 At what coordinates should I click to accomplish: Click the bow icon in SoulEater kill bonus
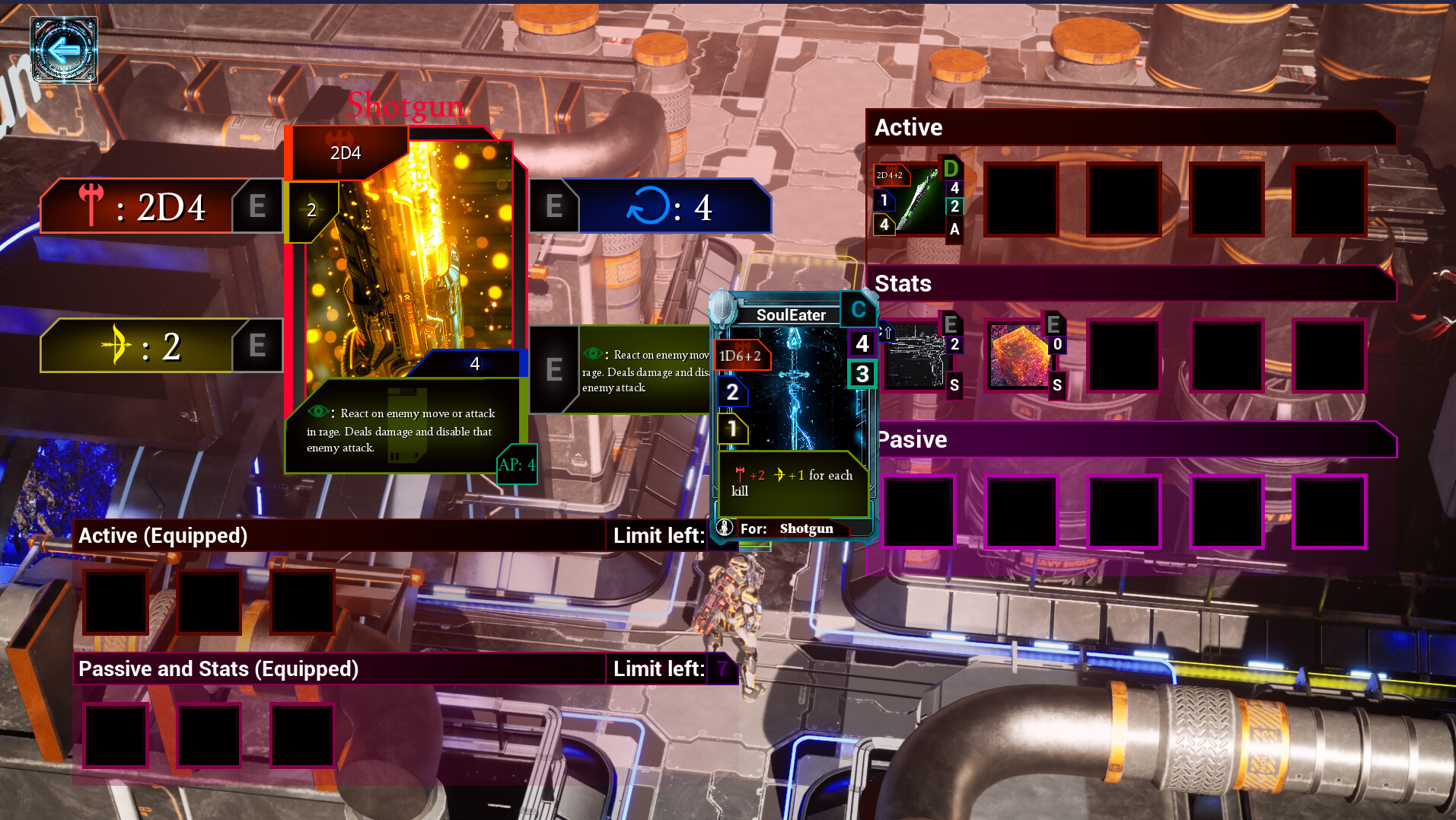click(779, 474)
